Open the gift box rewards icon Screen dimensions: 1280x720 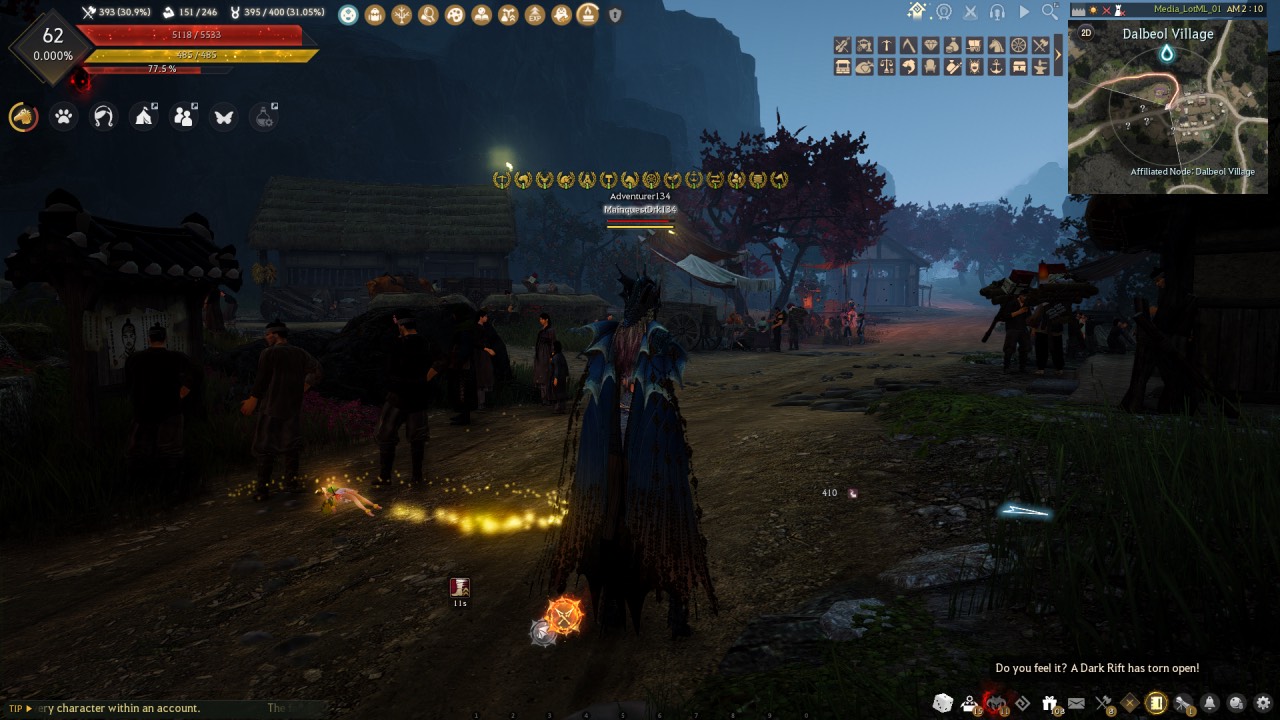tap(1050, 703)
